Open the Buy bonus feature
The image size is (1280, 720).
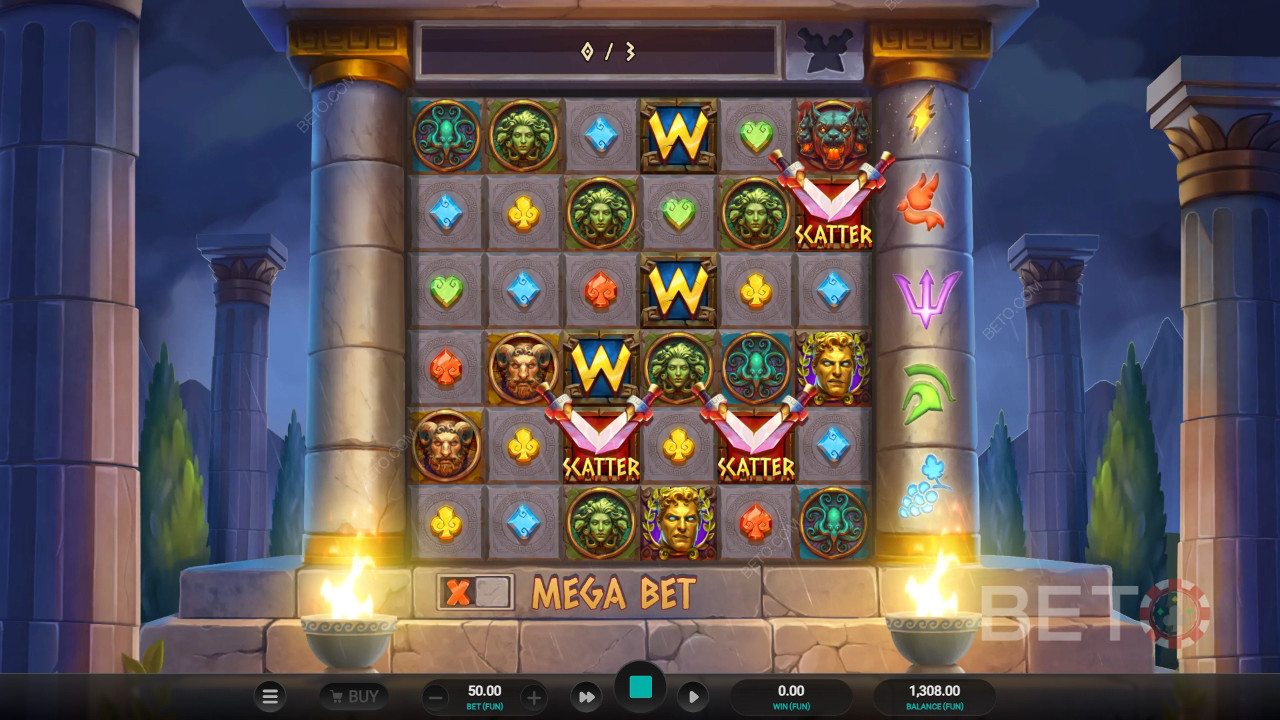pyautogui.click(x=354, y=696)
